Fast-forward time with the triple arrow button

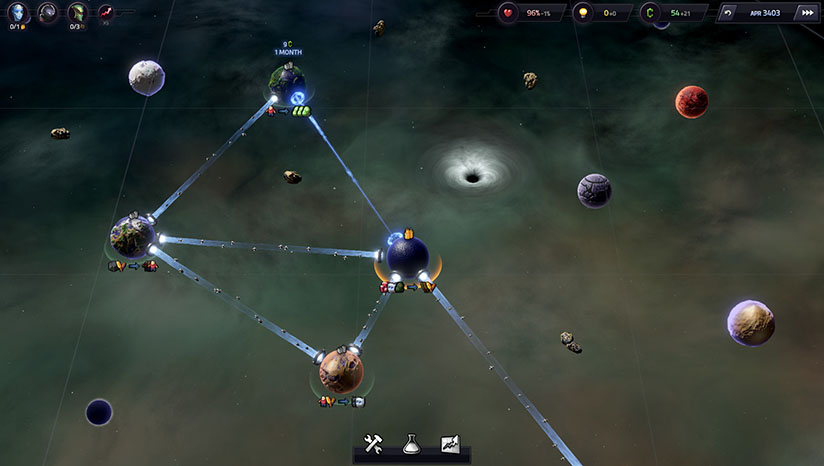tap(806, 13)
